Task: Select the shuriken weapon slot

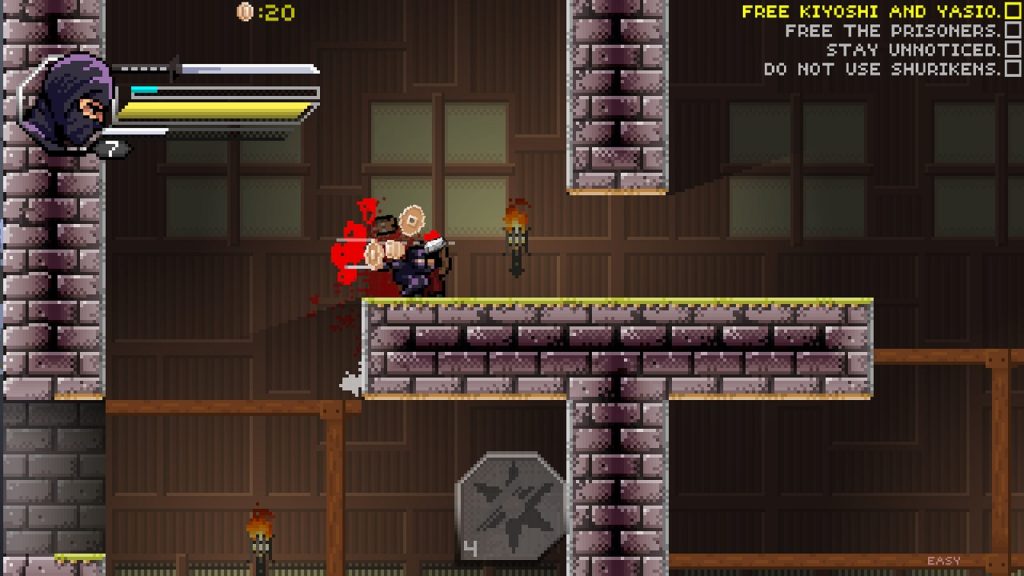Action: pyautogui.click(x=509, y=507)
